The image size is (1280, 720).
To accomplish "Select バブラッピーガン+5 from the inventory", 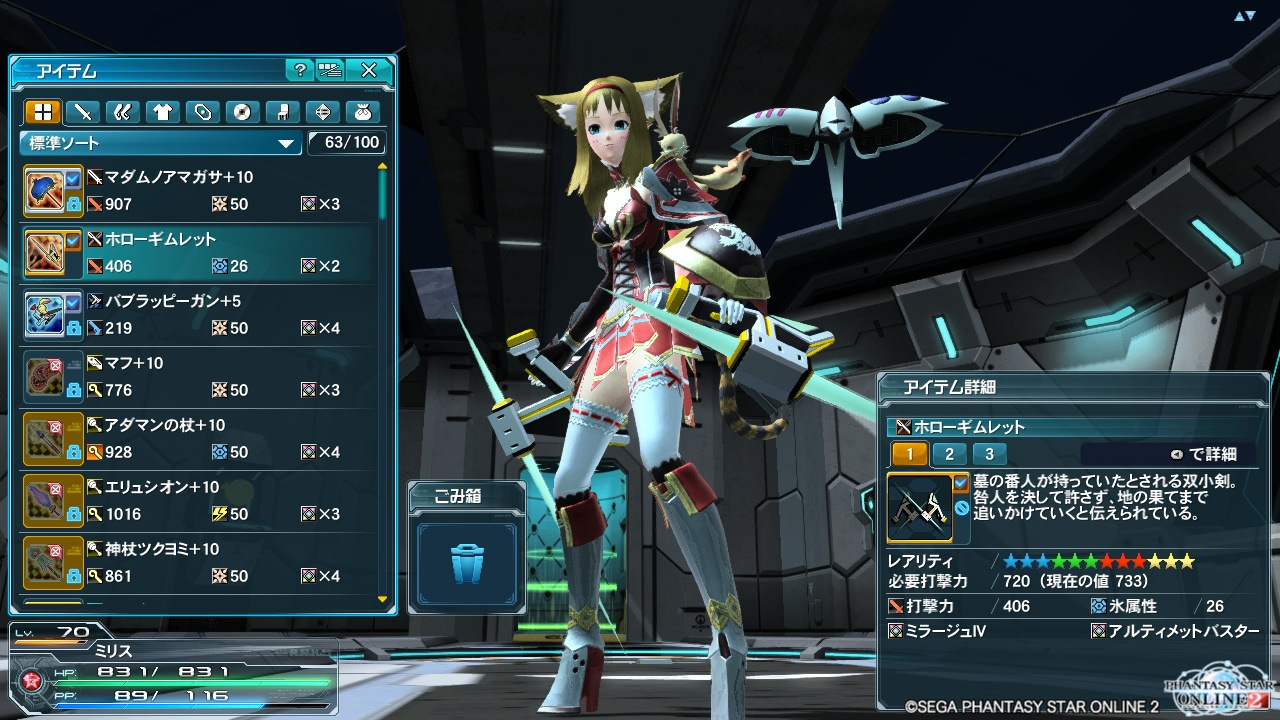I will tap(200, 315).
